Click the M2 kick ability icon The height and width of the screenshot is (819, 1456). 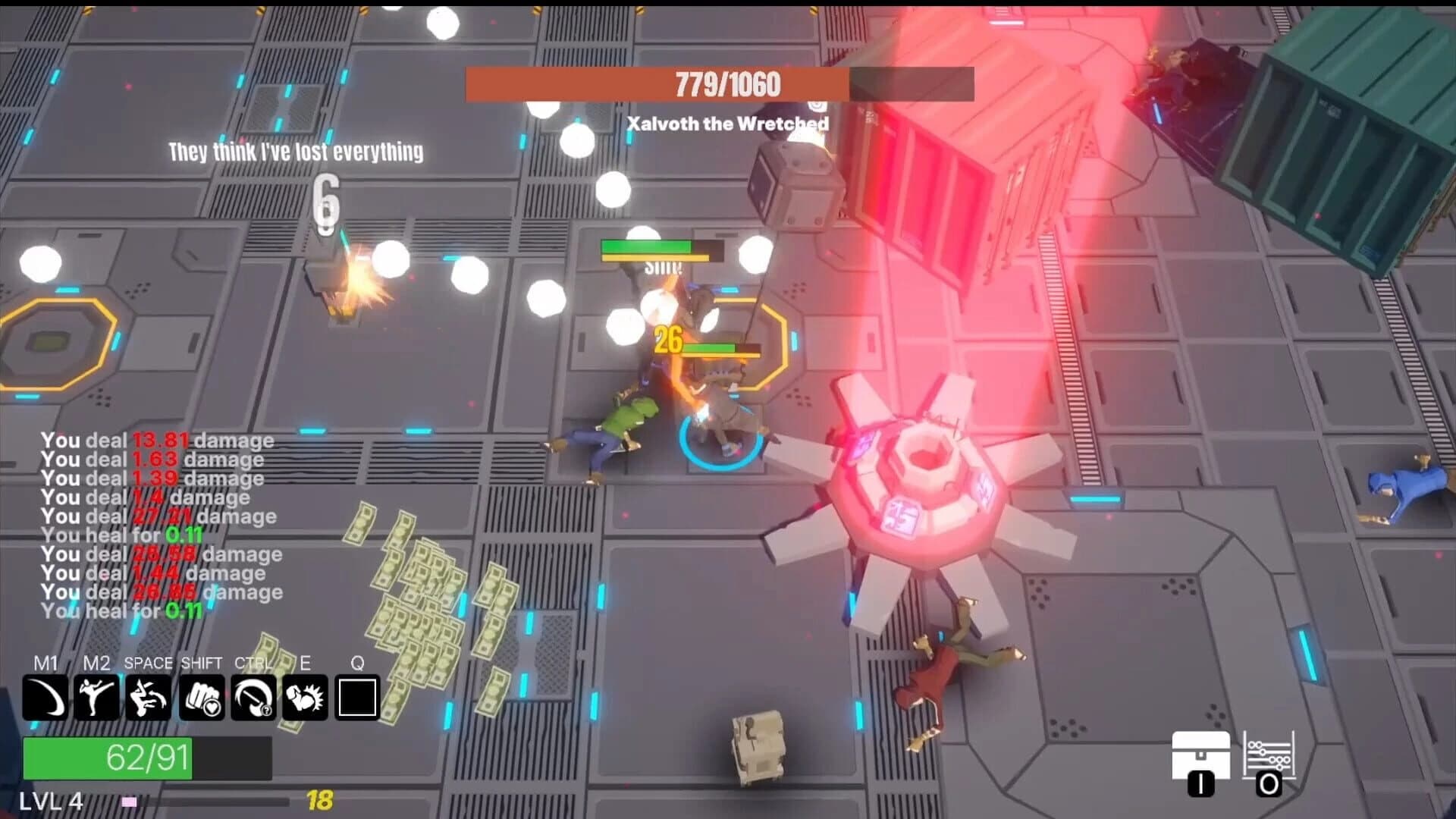(99, 697)
